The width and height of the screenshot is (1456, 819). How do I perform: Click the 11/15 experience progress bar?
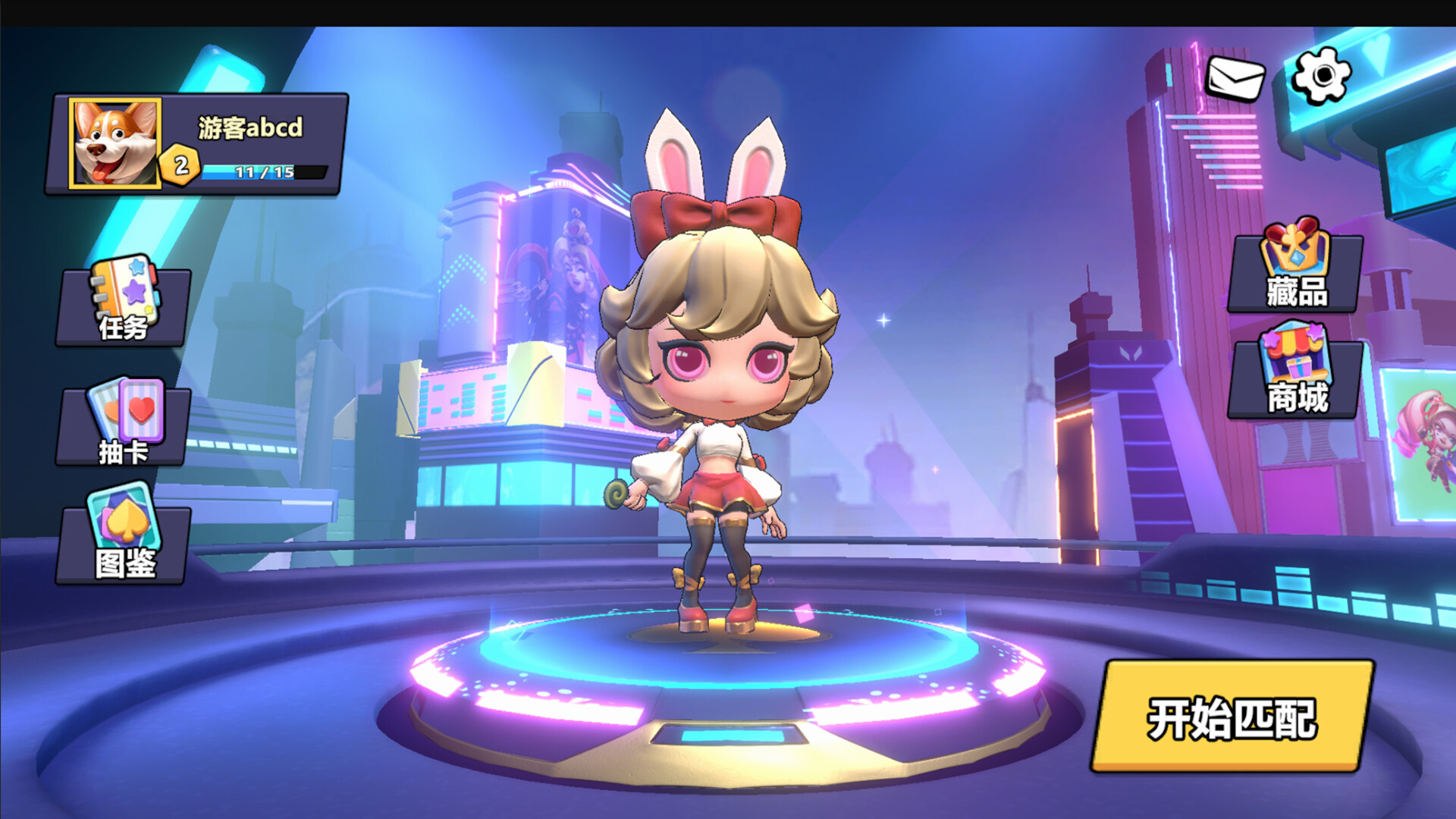pyautogui.click(x=265, y=171)
